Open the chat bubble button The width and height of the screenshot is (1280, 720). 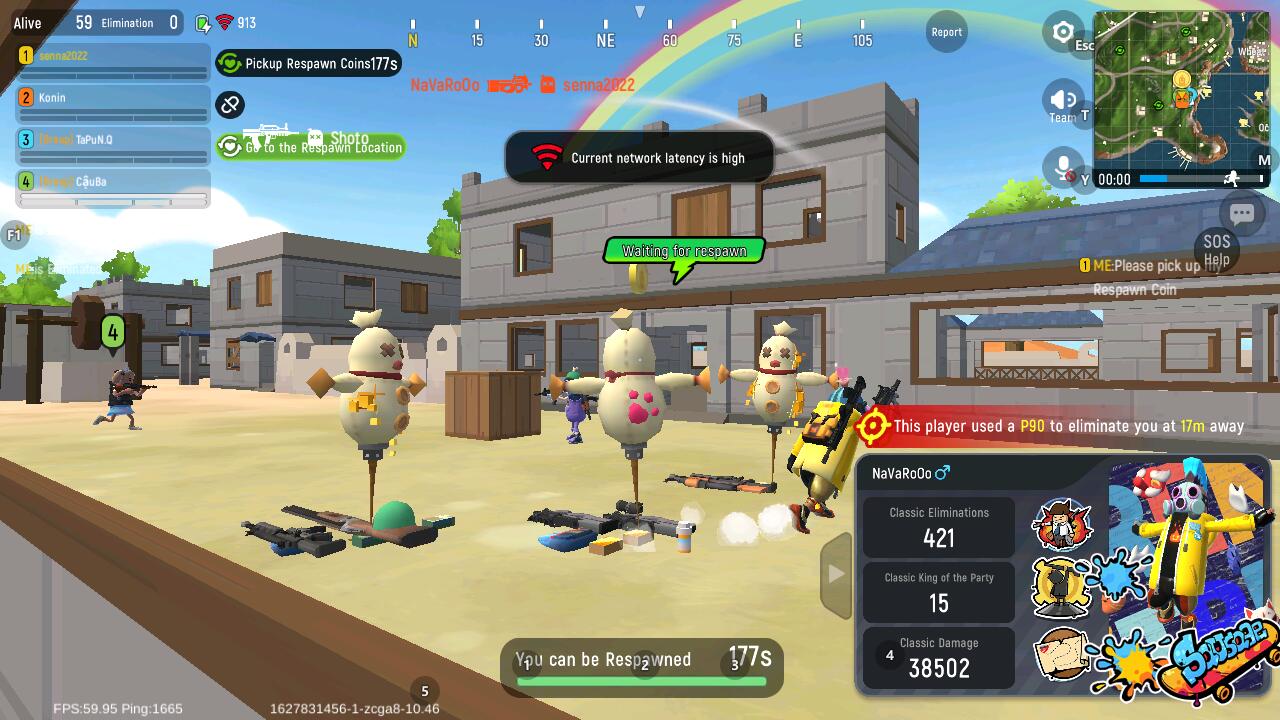coord(1242,213)
